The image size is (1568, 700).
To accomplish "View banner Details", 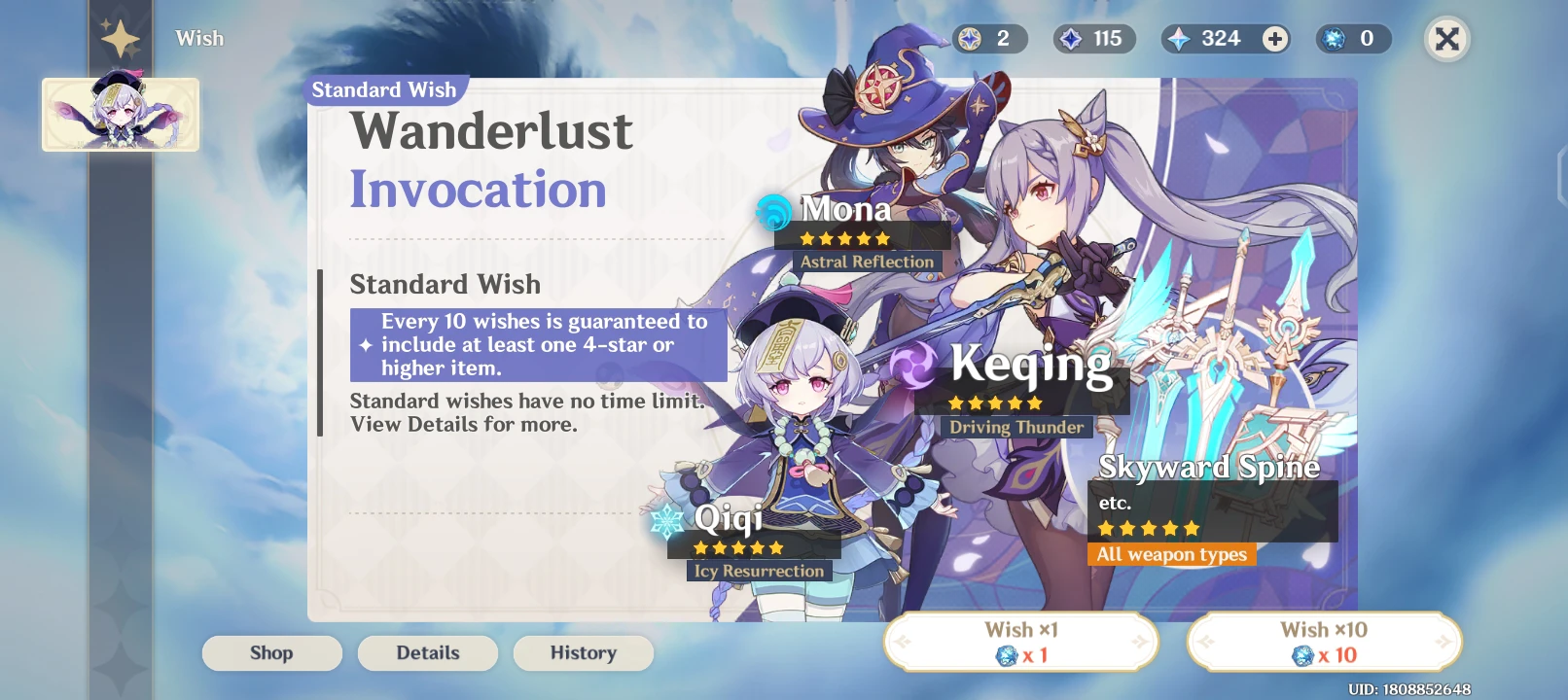I will (427, 652).
